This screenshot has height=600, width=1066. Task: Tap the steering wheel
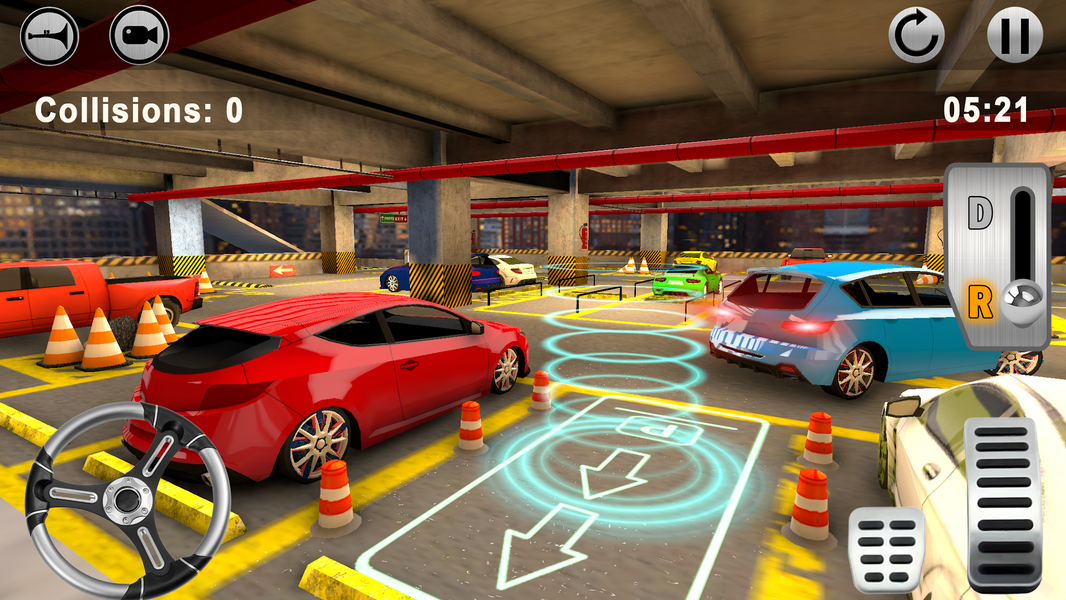coord(127,495)
